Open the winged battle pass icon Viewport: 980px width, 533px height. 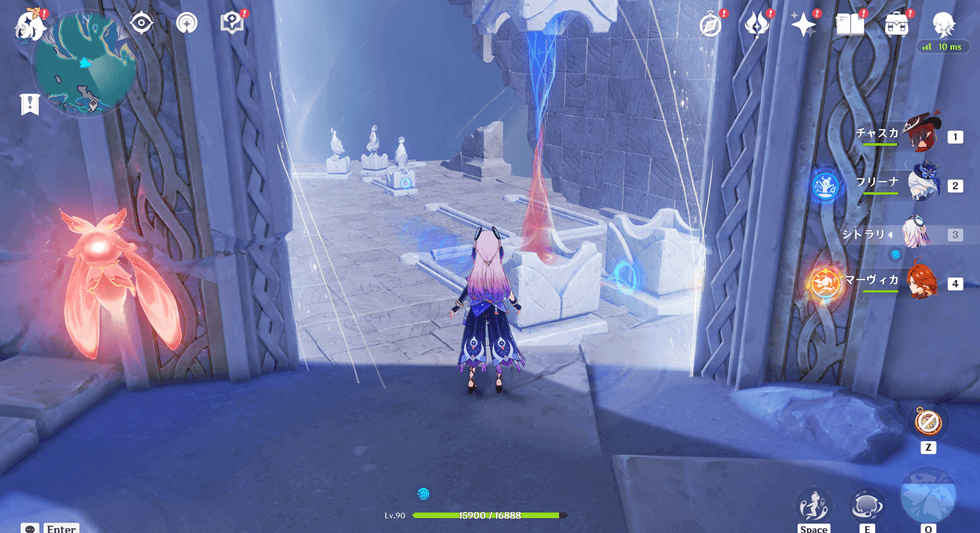point(755,25)
